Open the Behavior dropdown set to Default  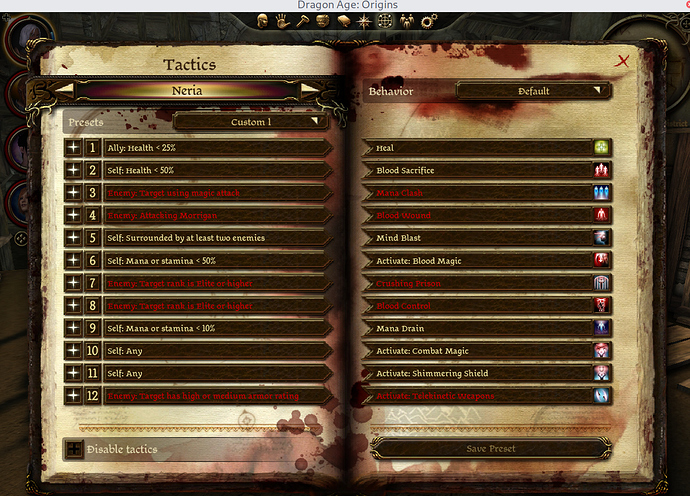coord(533,91)
